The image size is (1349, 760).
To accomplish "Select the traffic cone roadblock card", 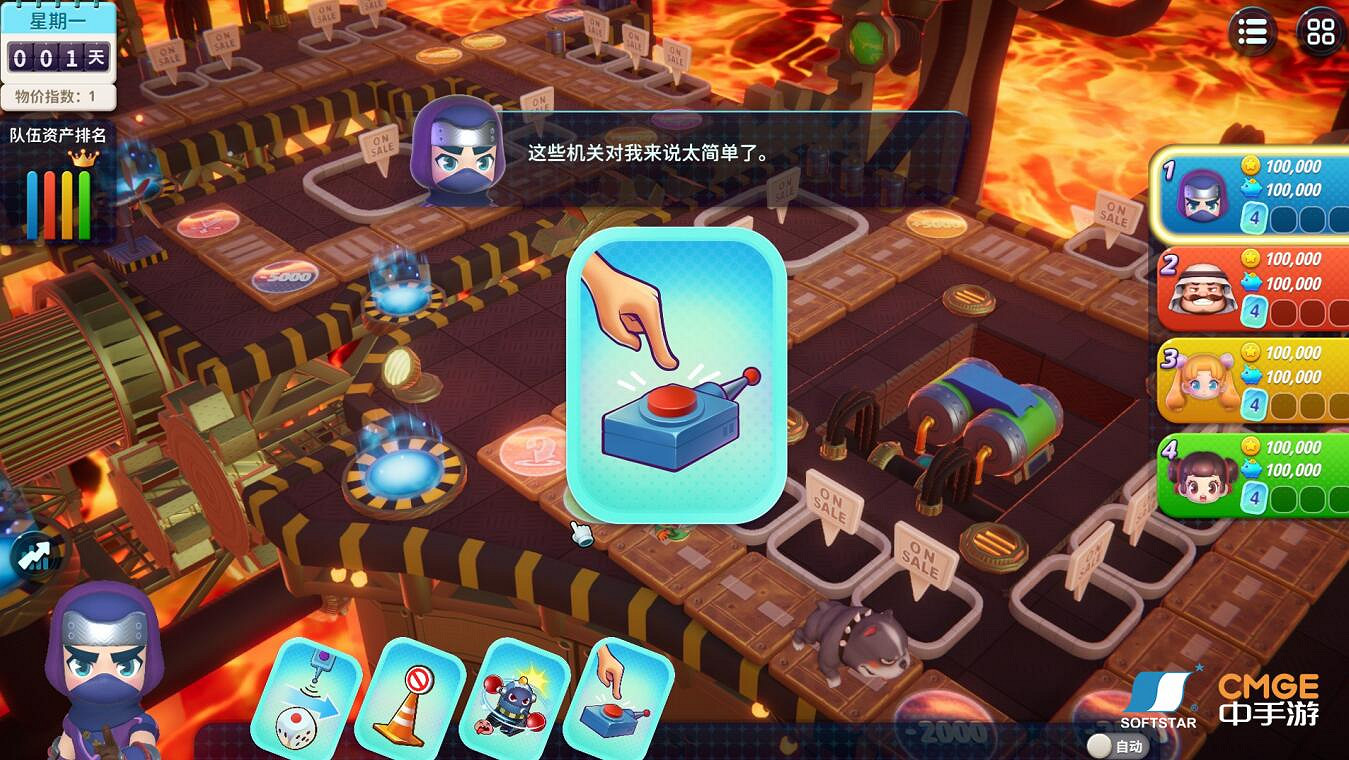I will (x=415, y=697).
